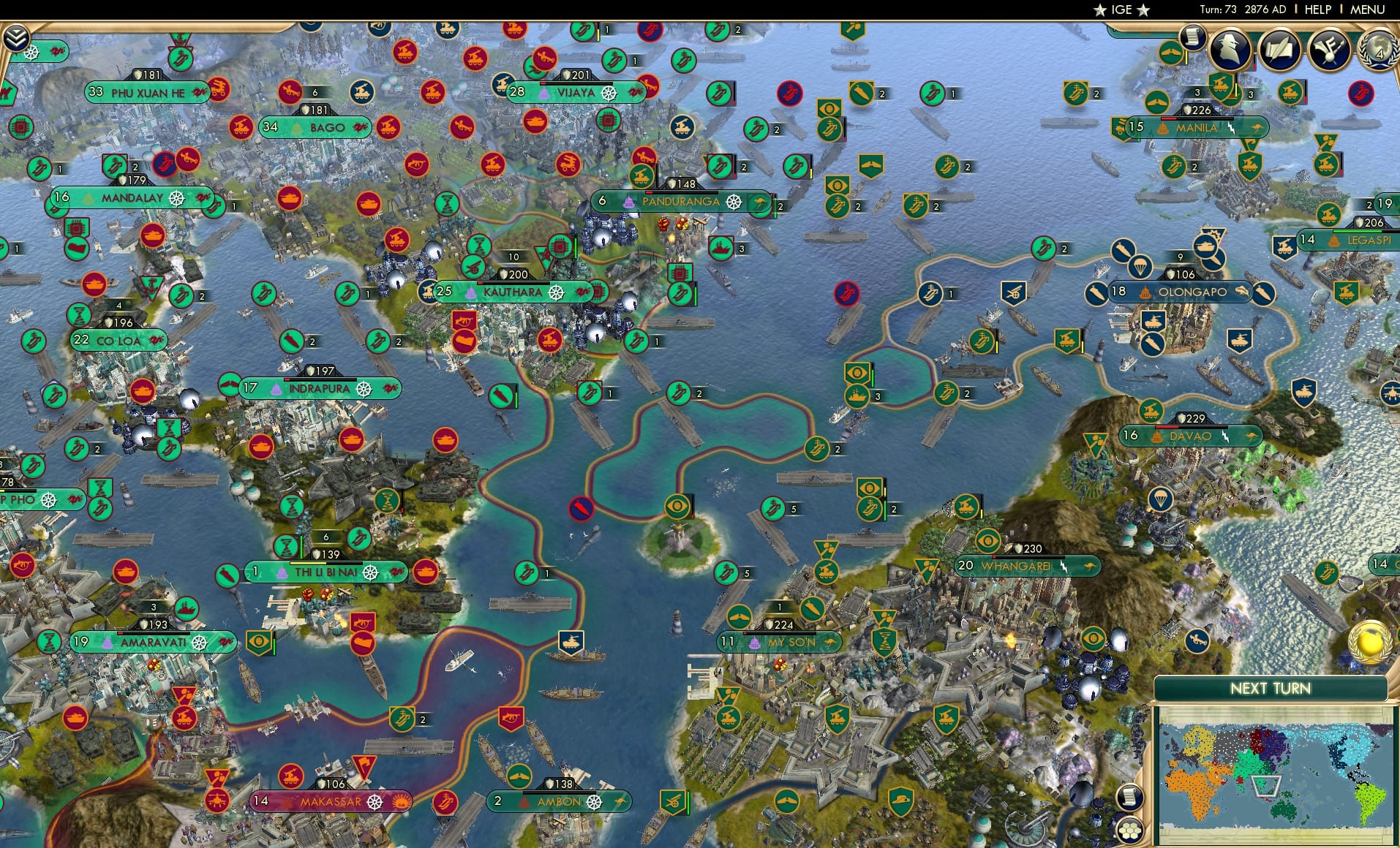
Task: Click the puppet icon on My So'n's banner
Action: (x=755, y=643)
